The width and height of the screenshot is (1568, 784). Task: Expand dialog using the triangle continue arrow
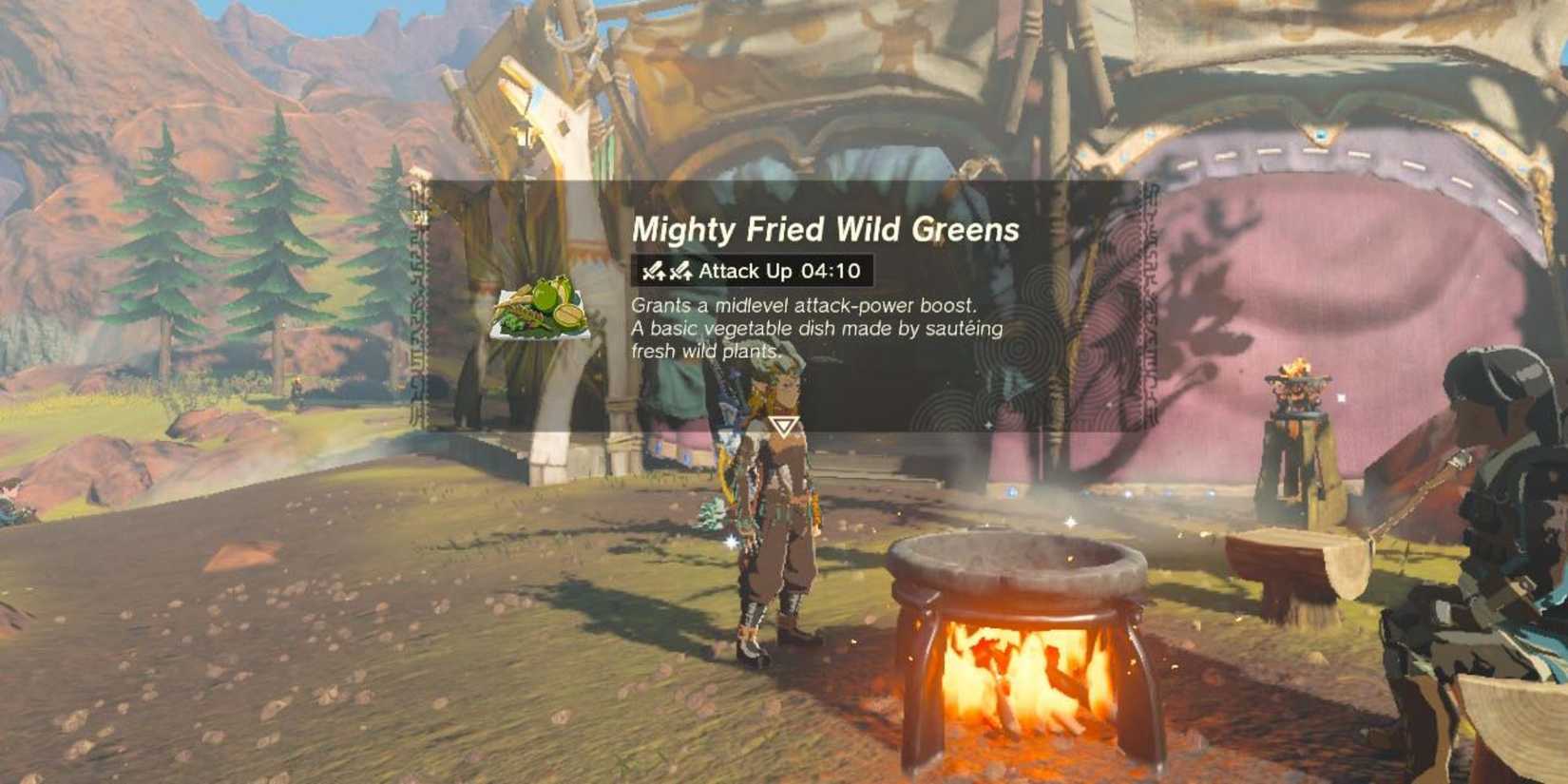(x=783, y=427)
